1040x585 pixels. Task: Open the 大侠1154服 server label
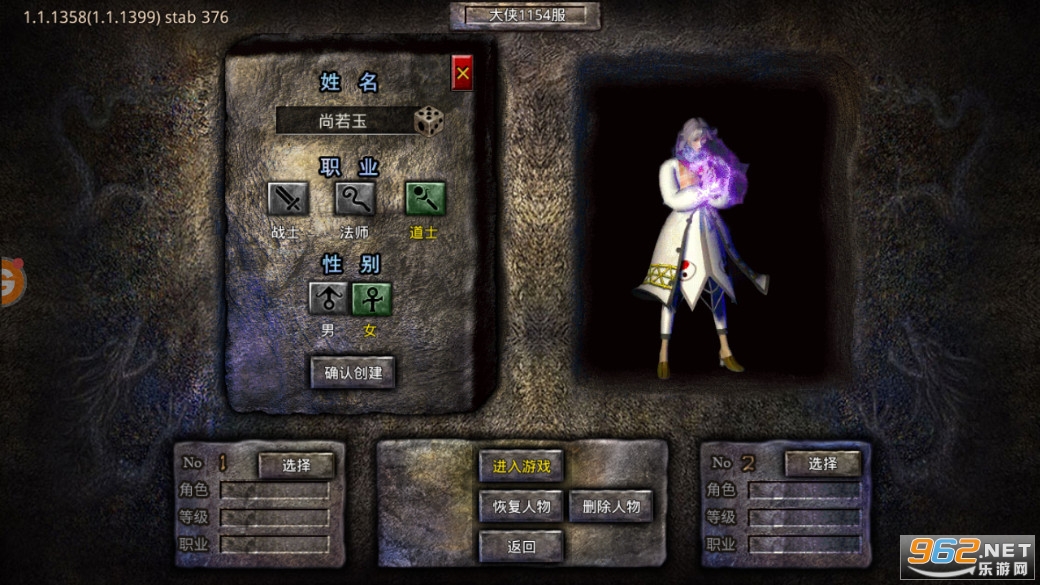pyautogui.click(x=525, y=16)
